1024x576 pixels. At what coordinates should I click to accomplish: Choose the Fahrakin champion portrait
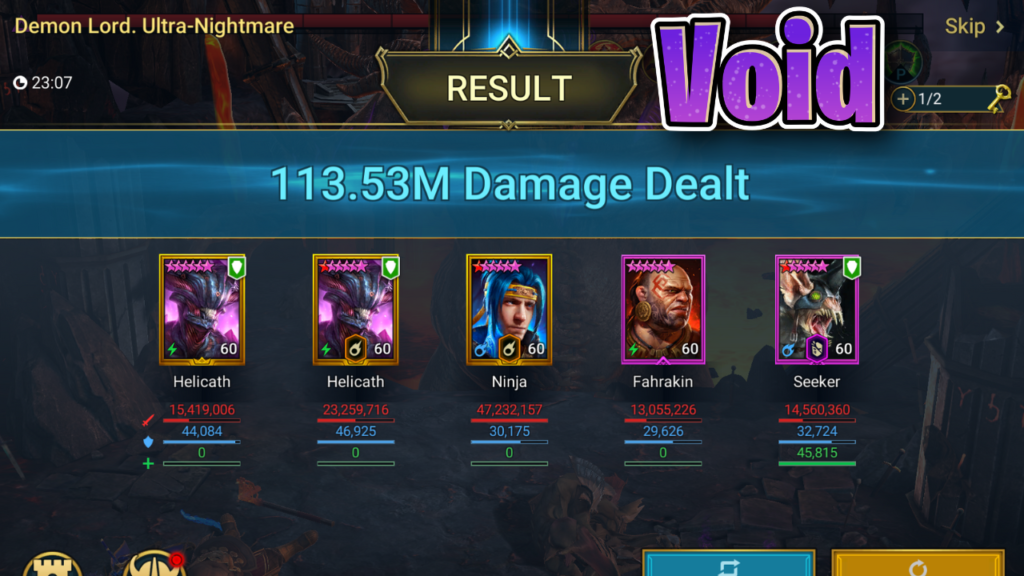point(663,310)
